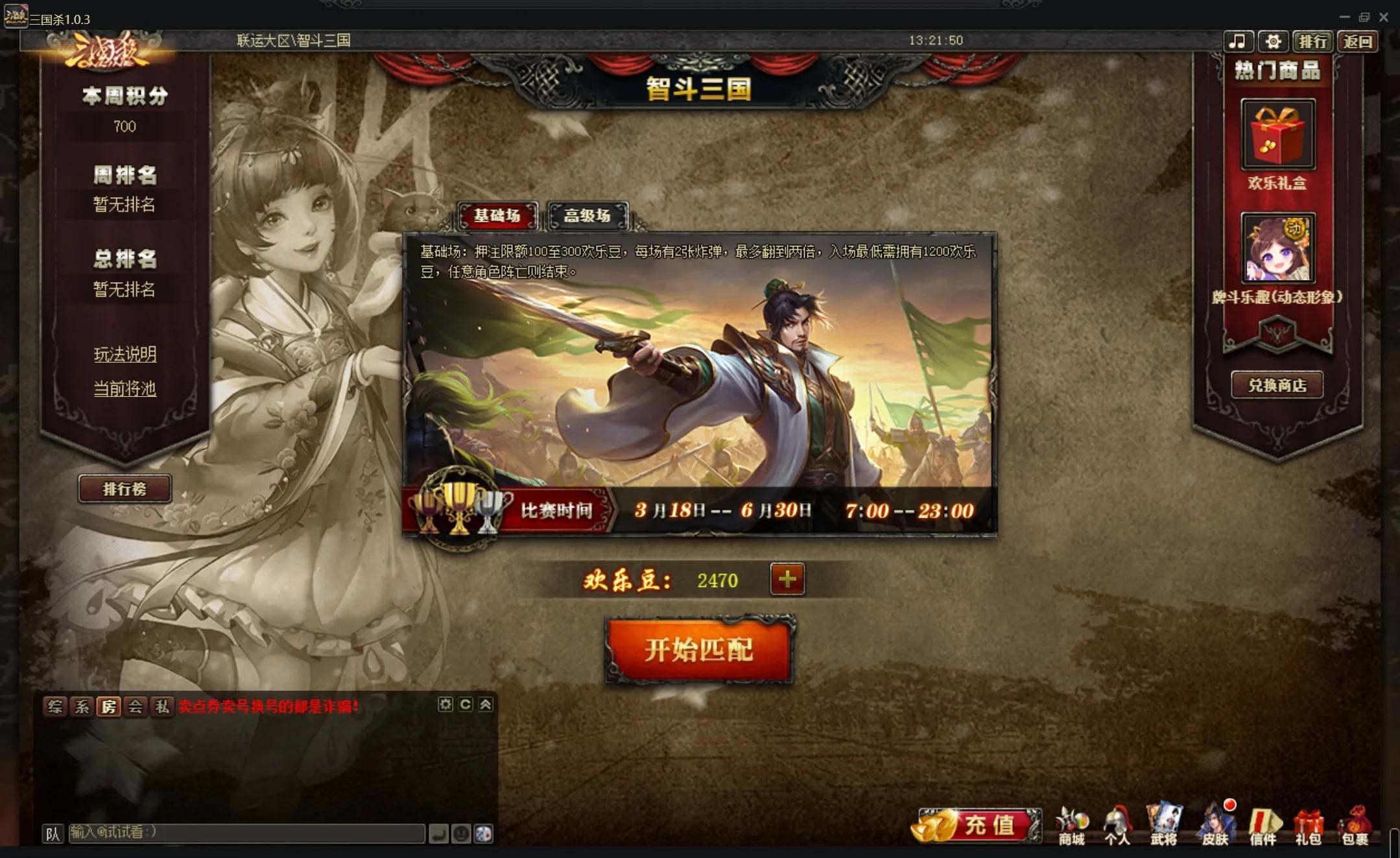1400x858 pixels.
Task: Collapse the chat window with the chevron
Action: coord(487,705)
